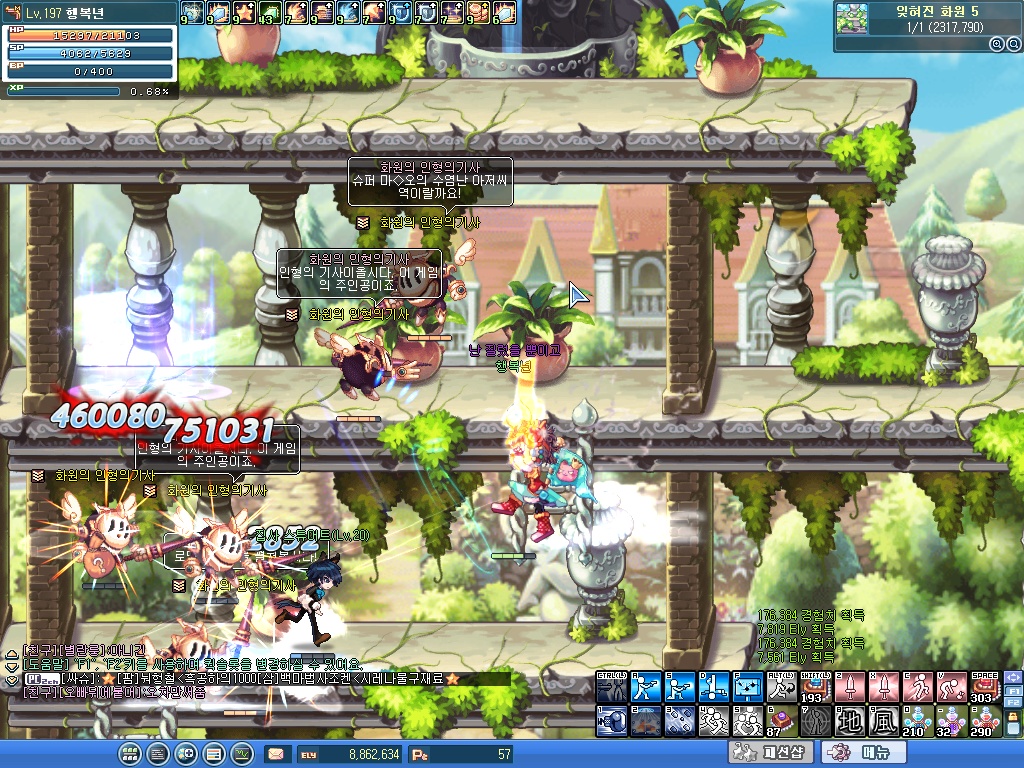Use the purple gem box showing 87
The width and height of the screenshot is (1024, 768).
(782, 720)
